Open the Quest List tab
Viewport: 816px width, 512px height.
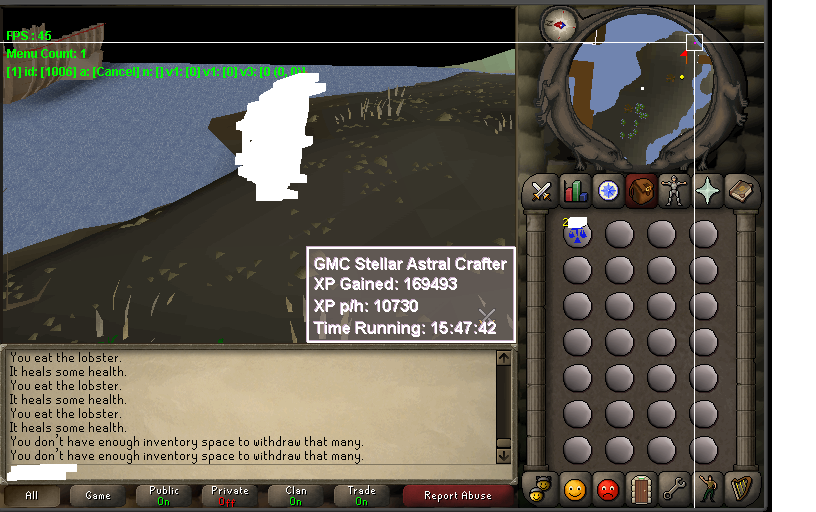pos(608,190)
